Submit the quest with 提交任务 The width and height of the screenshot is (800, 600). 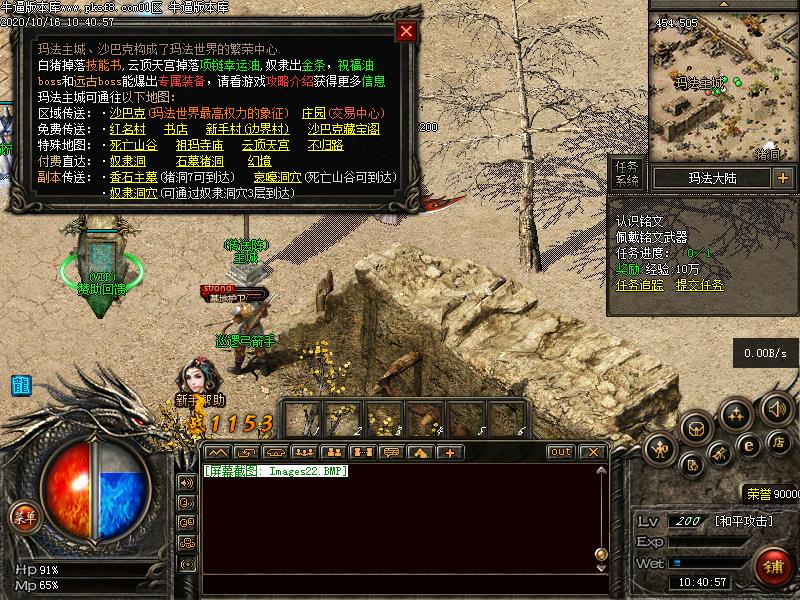click(x=700, y=285)
